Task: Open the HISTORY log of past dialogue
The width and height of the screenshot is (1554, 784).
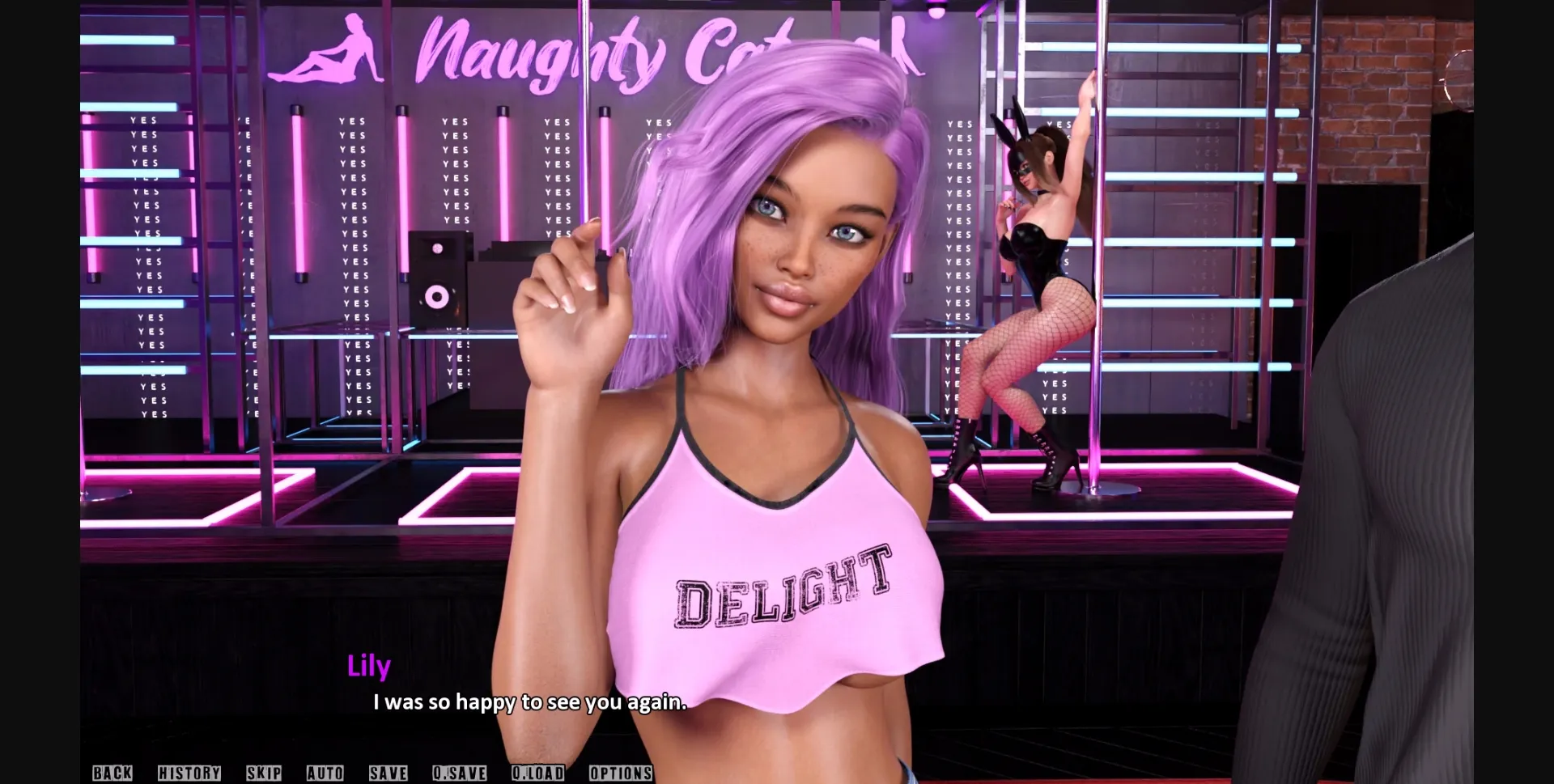Action: point(190,773)
